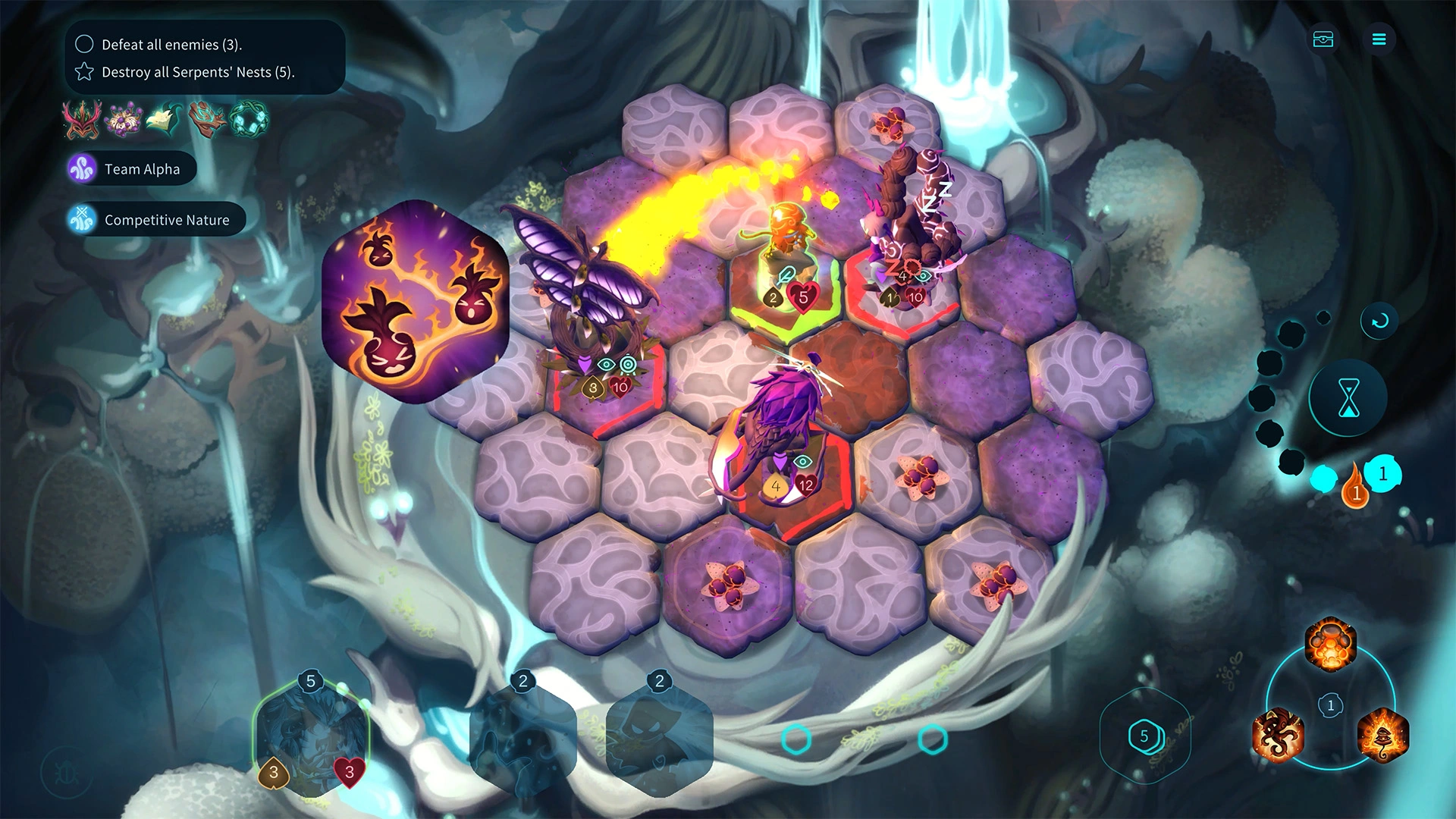This screenshot has width=1456, height=819.
Task: Activate the flaming spinning-top spell
Action: (1382, 734)
